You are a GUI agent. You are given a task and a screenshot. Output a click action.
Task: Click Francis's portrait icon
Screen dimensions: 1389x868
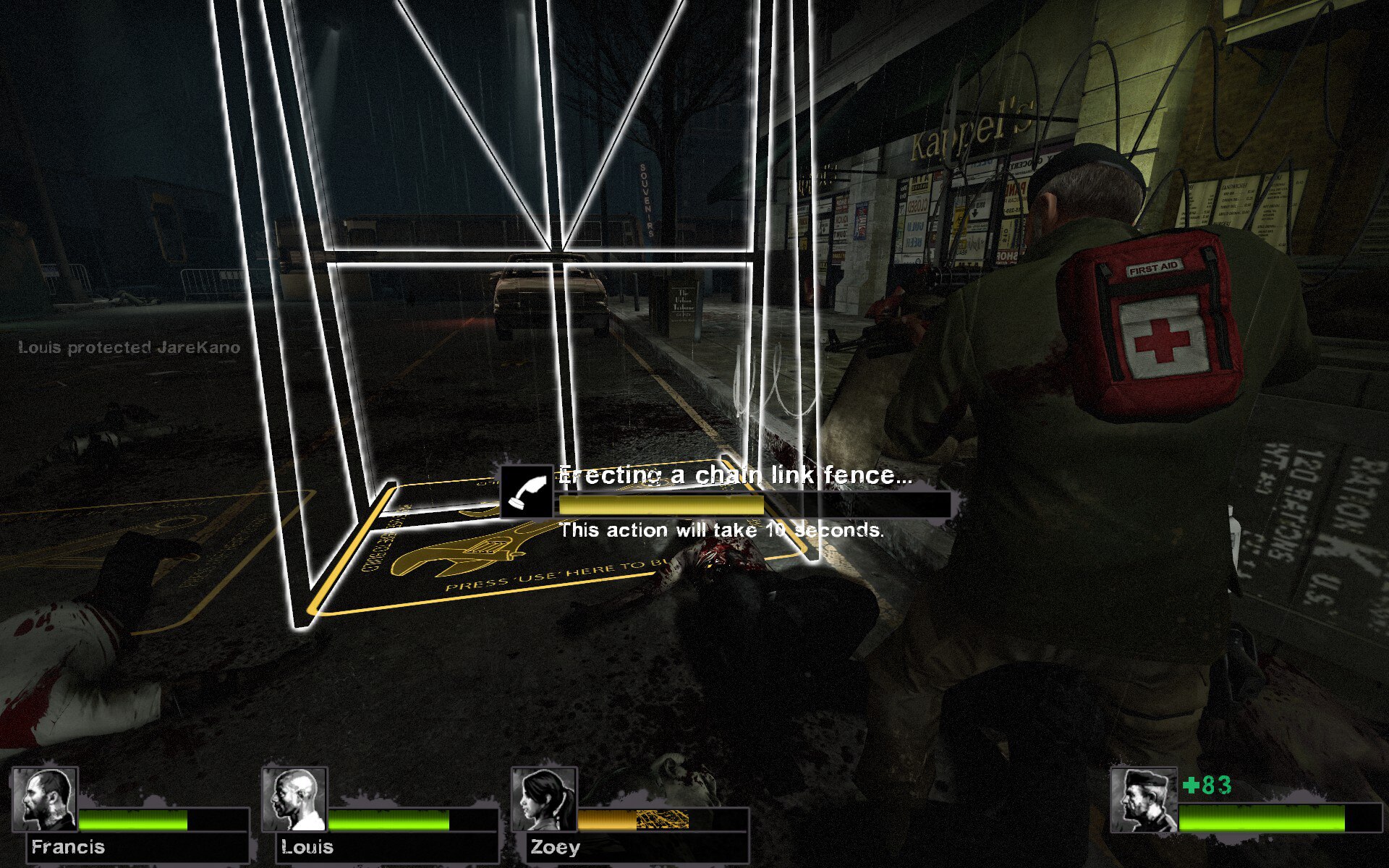[45, 801]
